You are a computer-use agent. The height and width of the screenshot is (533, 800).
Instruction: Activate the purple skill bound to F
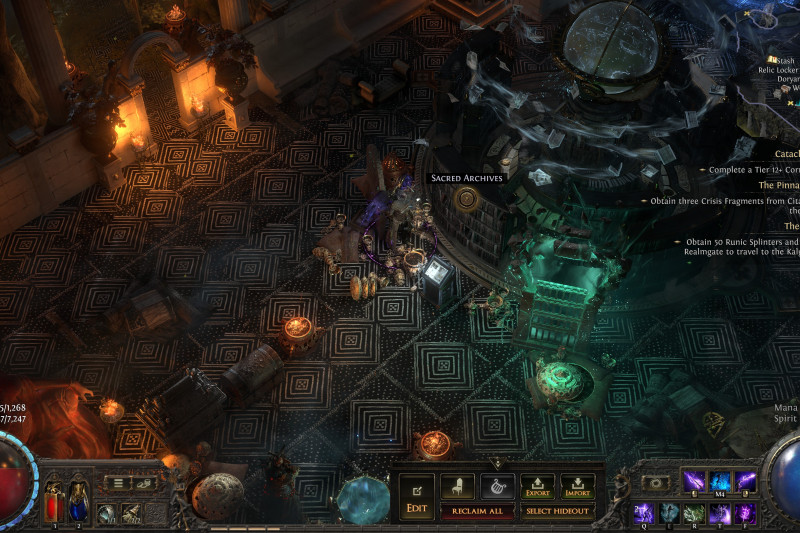[x=745, y=513]
